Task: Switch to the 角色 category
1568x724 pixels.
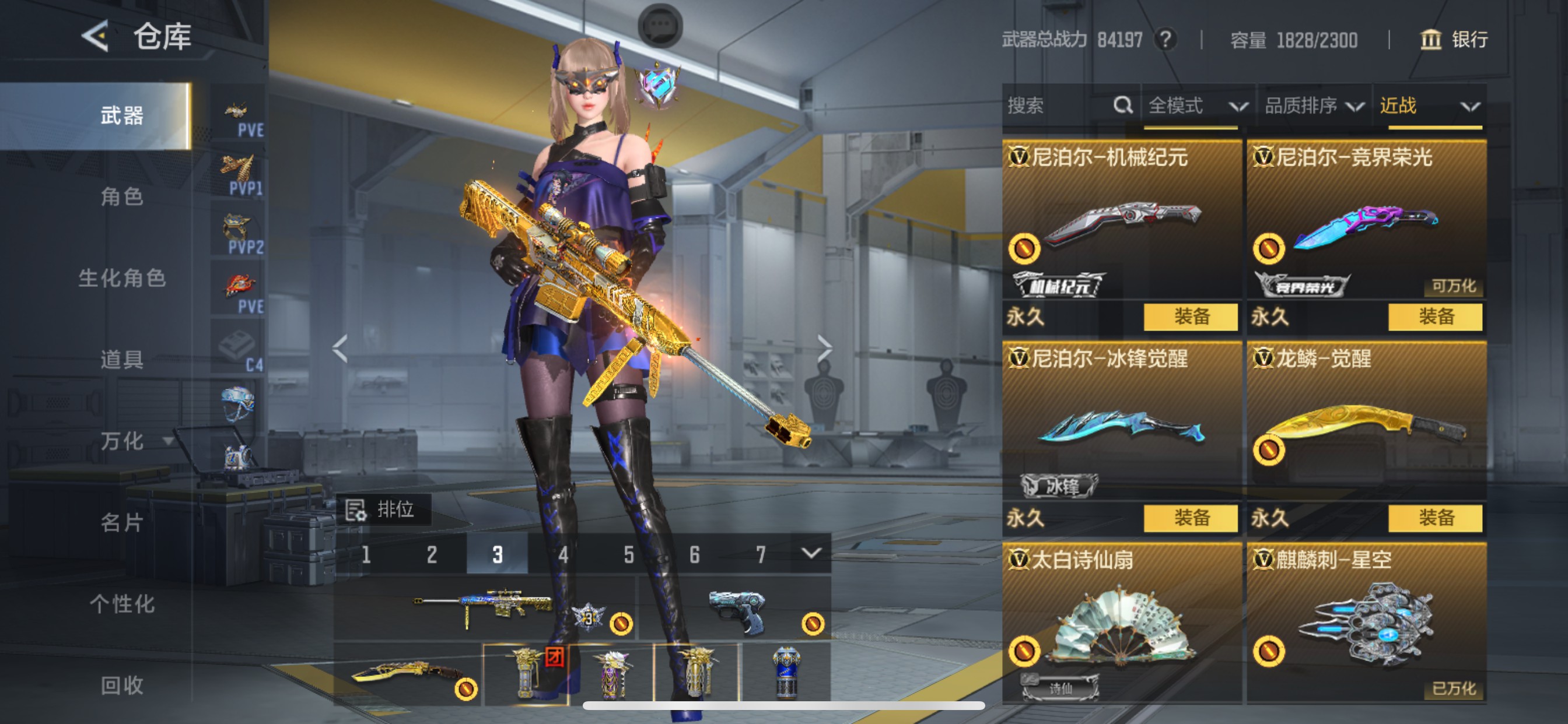Action: coord(122,196)
